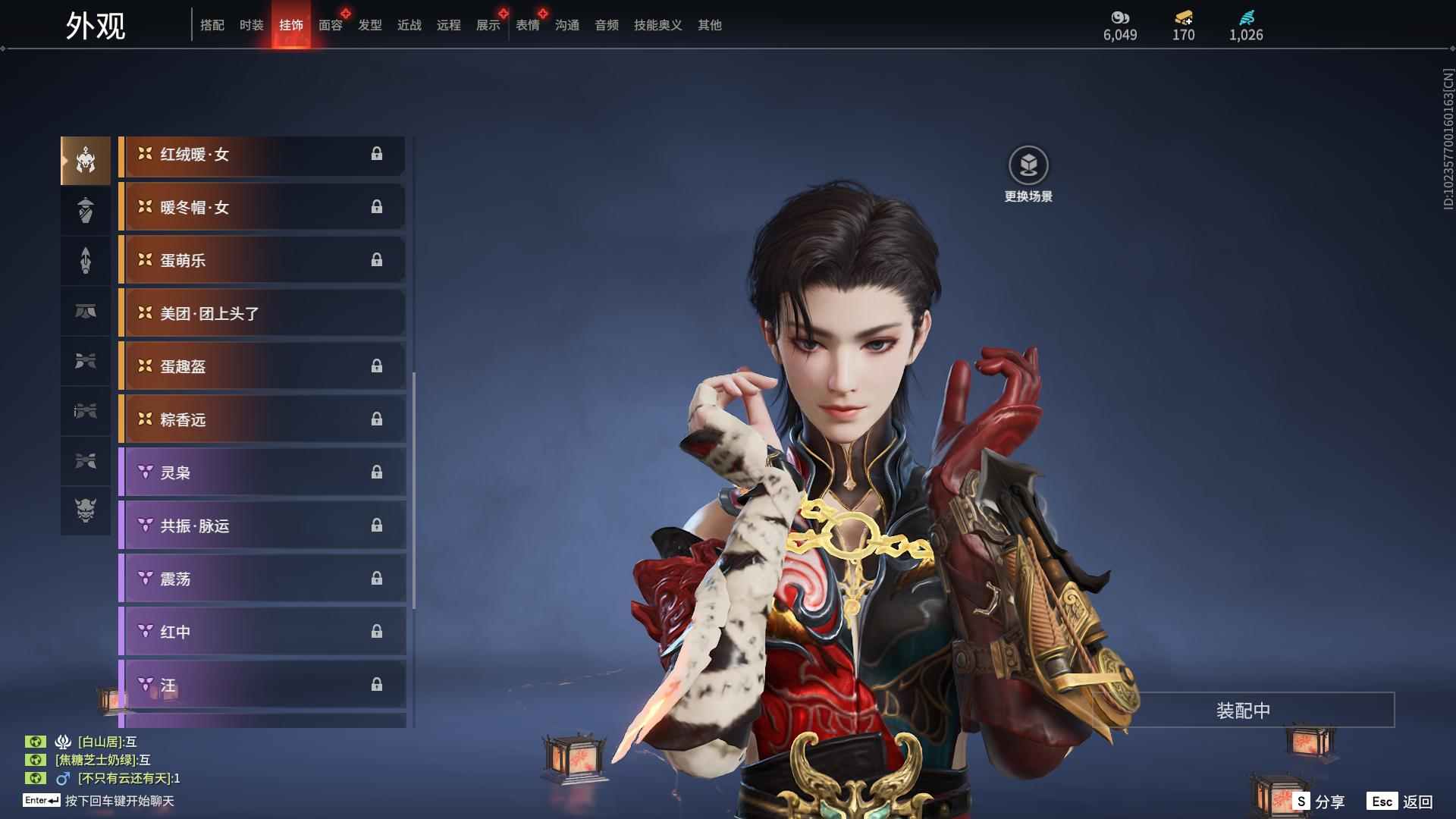Select the 面容 tab
Screen dimensions: 1456x819
(330, 25)
